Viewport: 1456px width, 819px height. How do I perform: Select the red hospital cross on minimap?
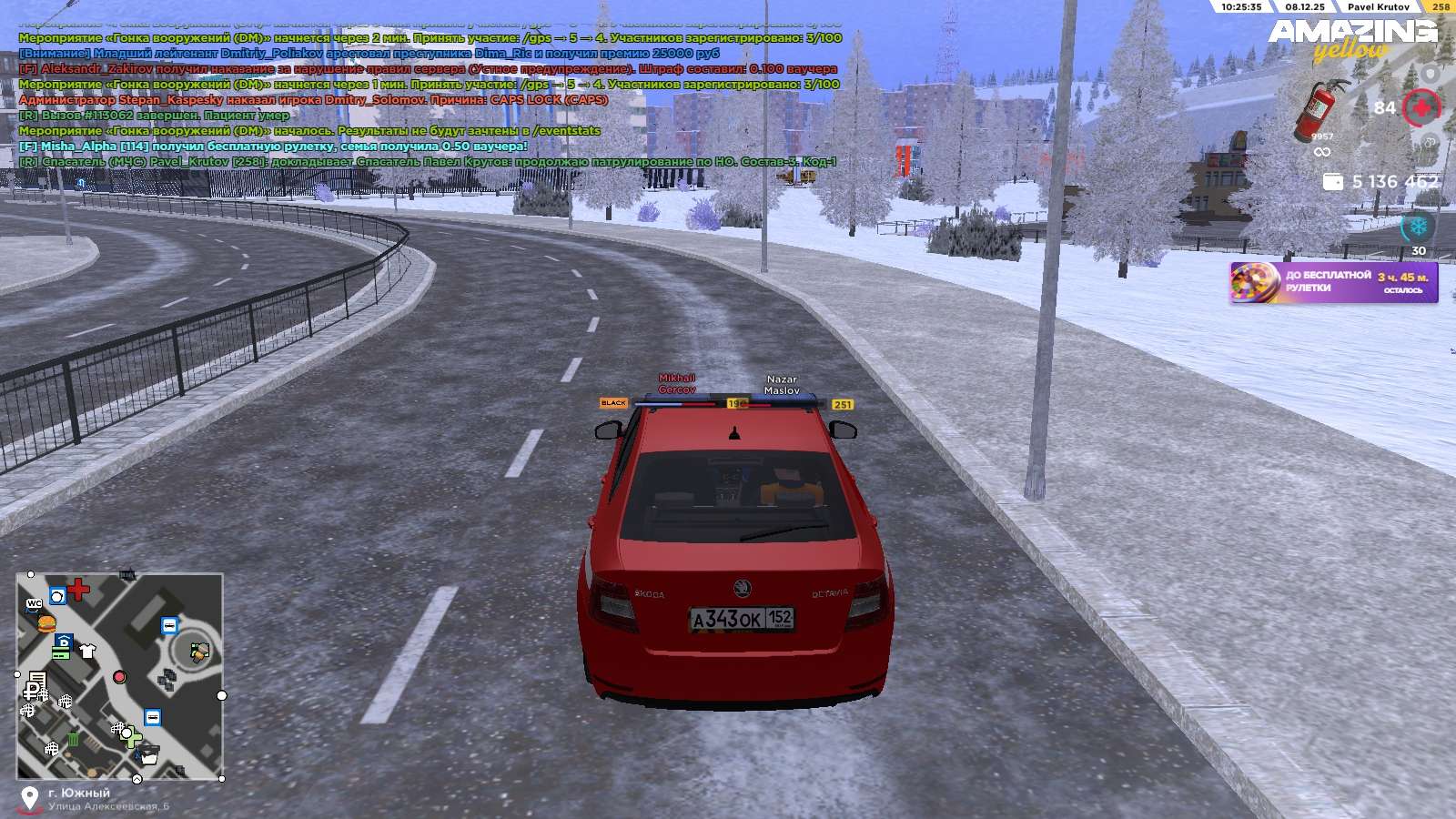(x=79, y=590)
